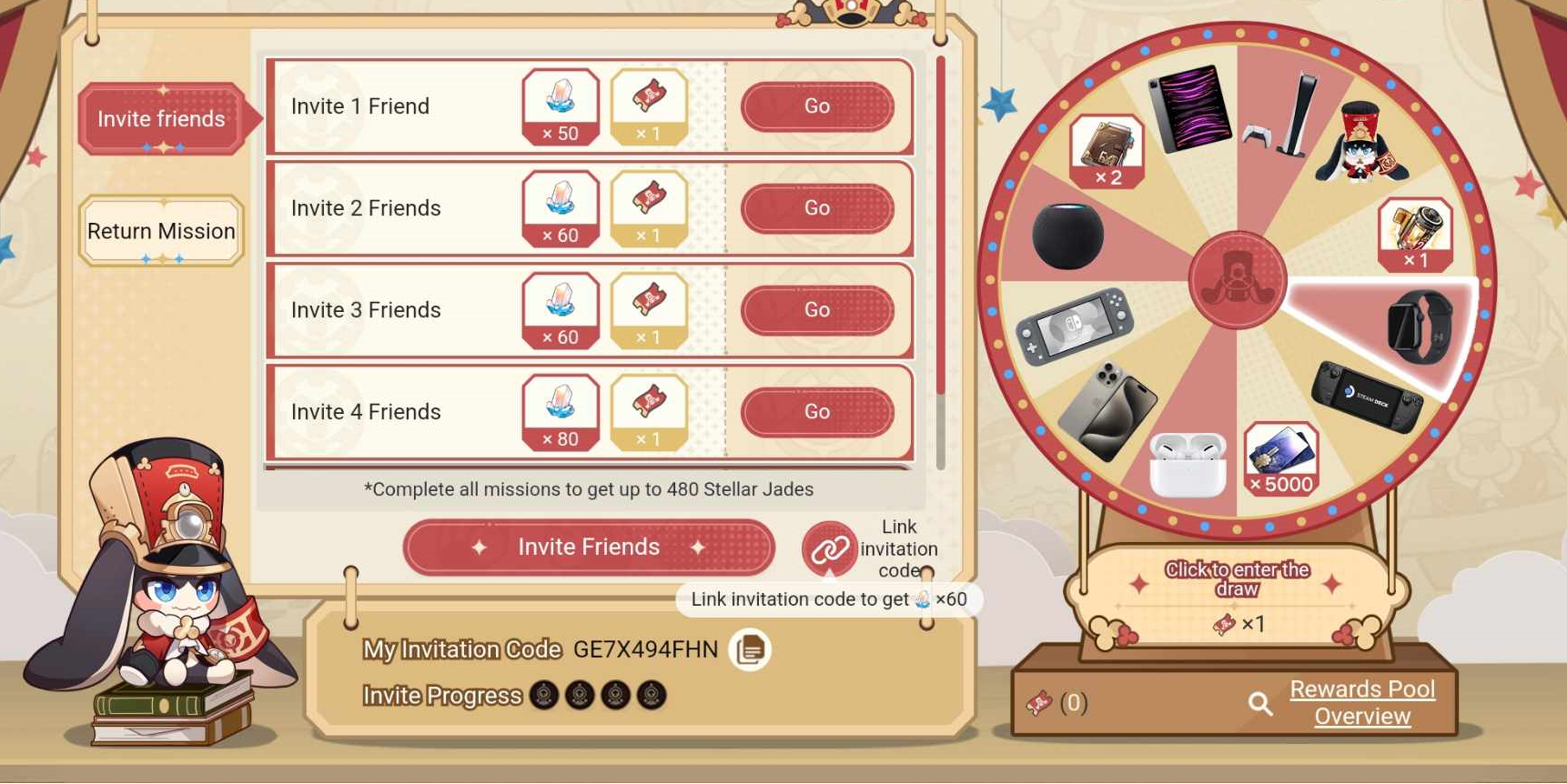Select the HomePod prize on the wheel
This screenshot has width=1567, height=784.
pos(1070,236)
